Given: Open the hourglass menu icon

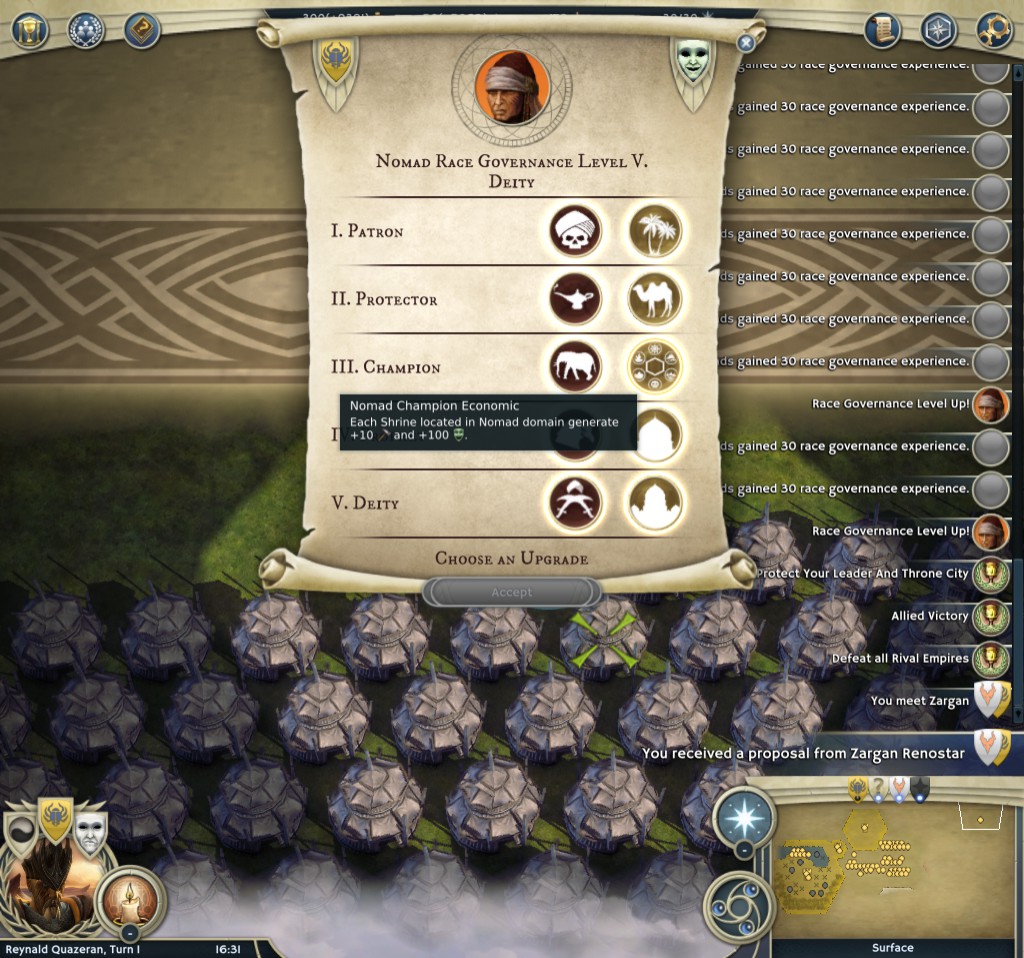Looking at the screenshot, I should pos(30,30).
